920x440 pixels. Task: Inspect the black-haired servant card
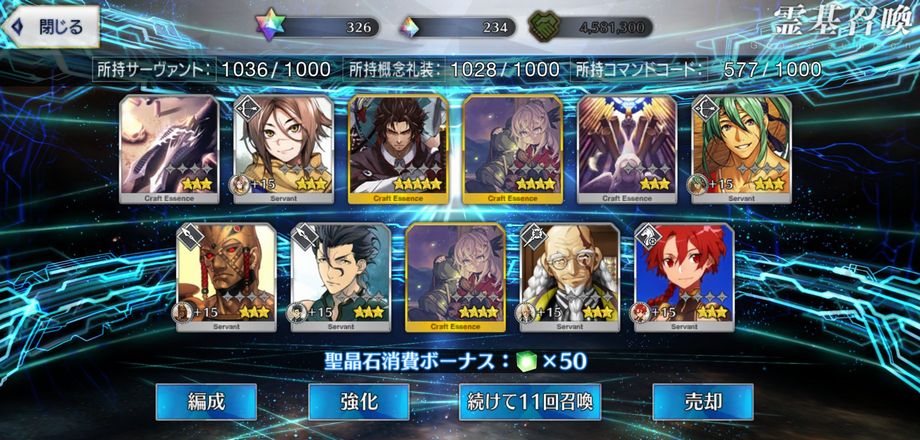pos(340,277)
